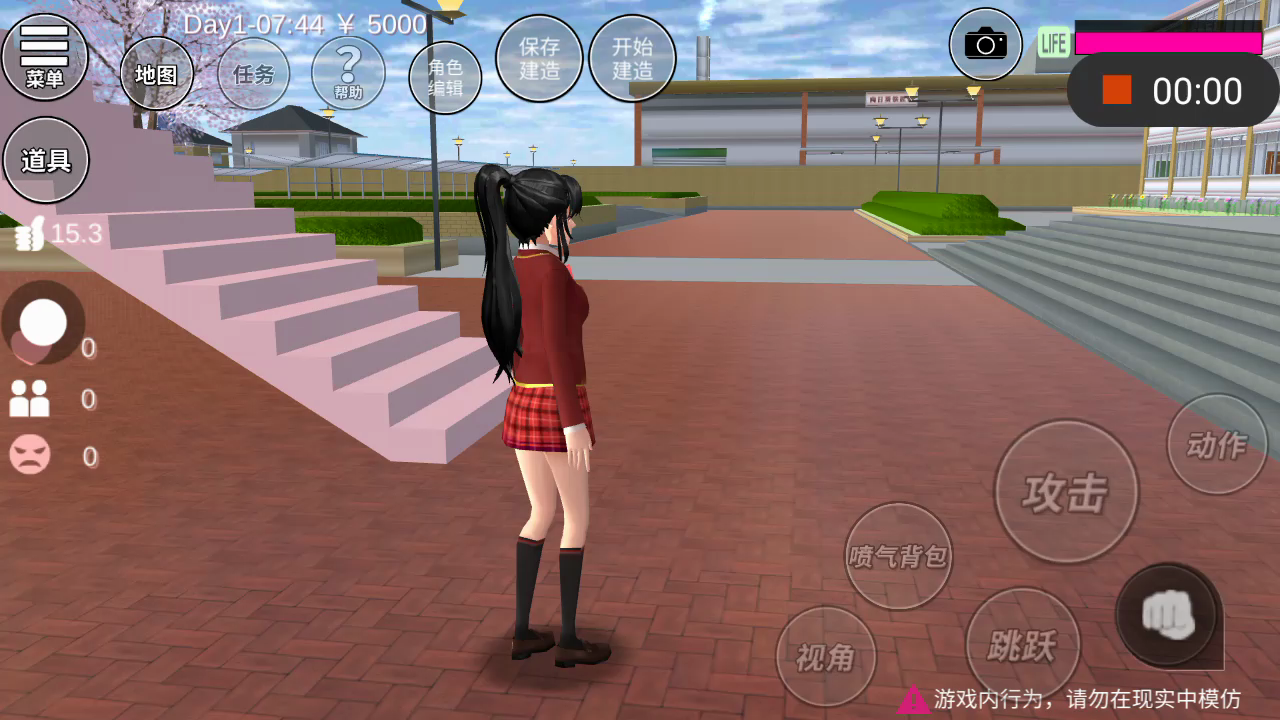Switch camera with the 视角 button

tap(826, 656)
